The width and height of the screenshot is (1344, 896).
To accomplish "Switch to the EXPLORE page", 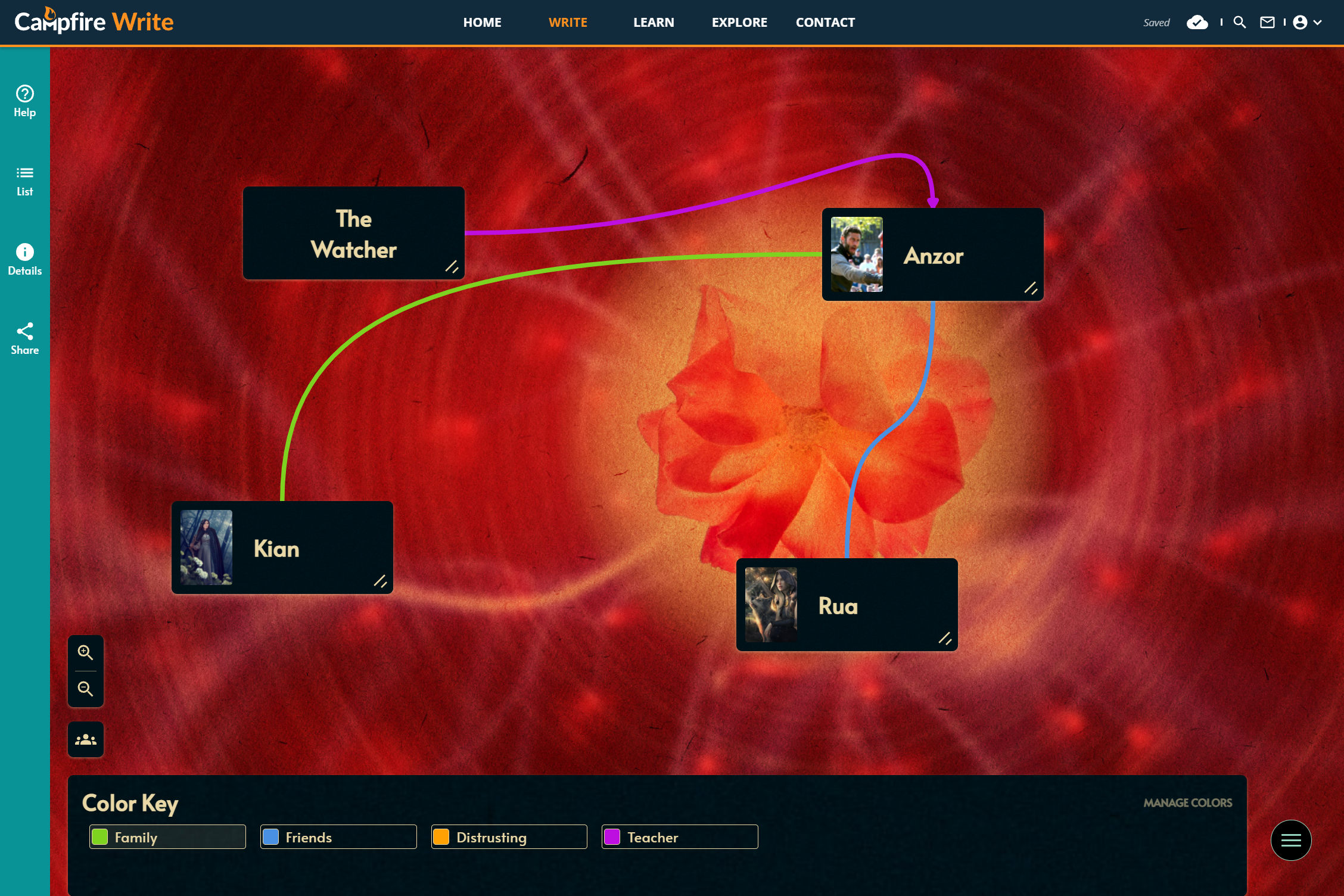I will pos(739,22).
